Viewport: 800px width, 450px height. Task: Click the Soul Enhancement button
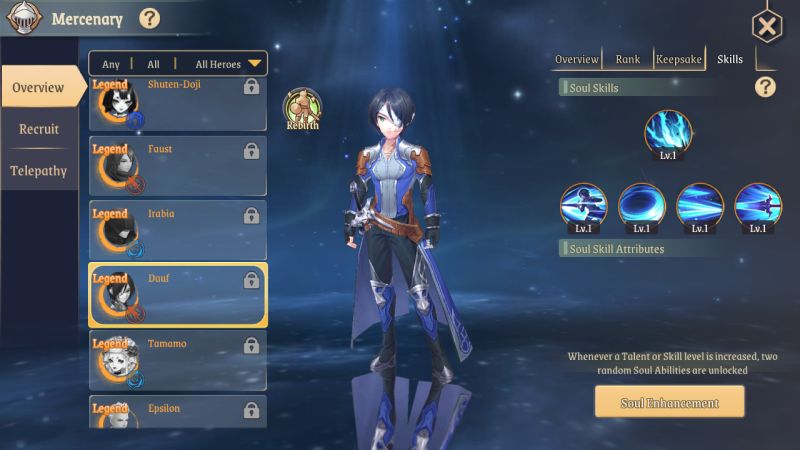click(x=669, y=403)
